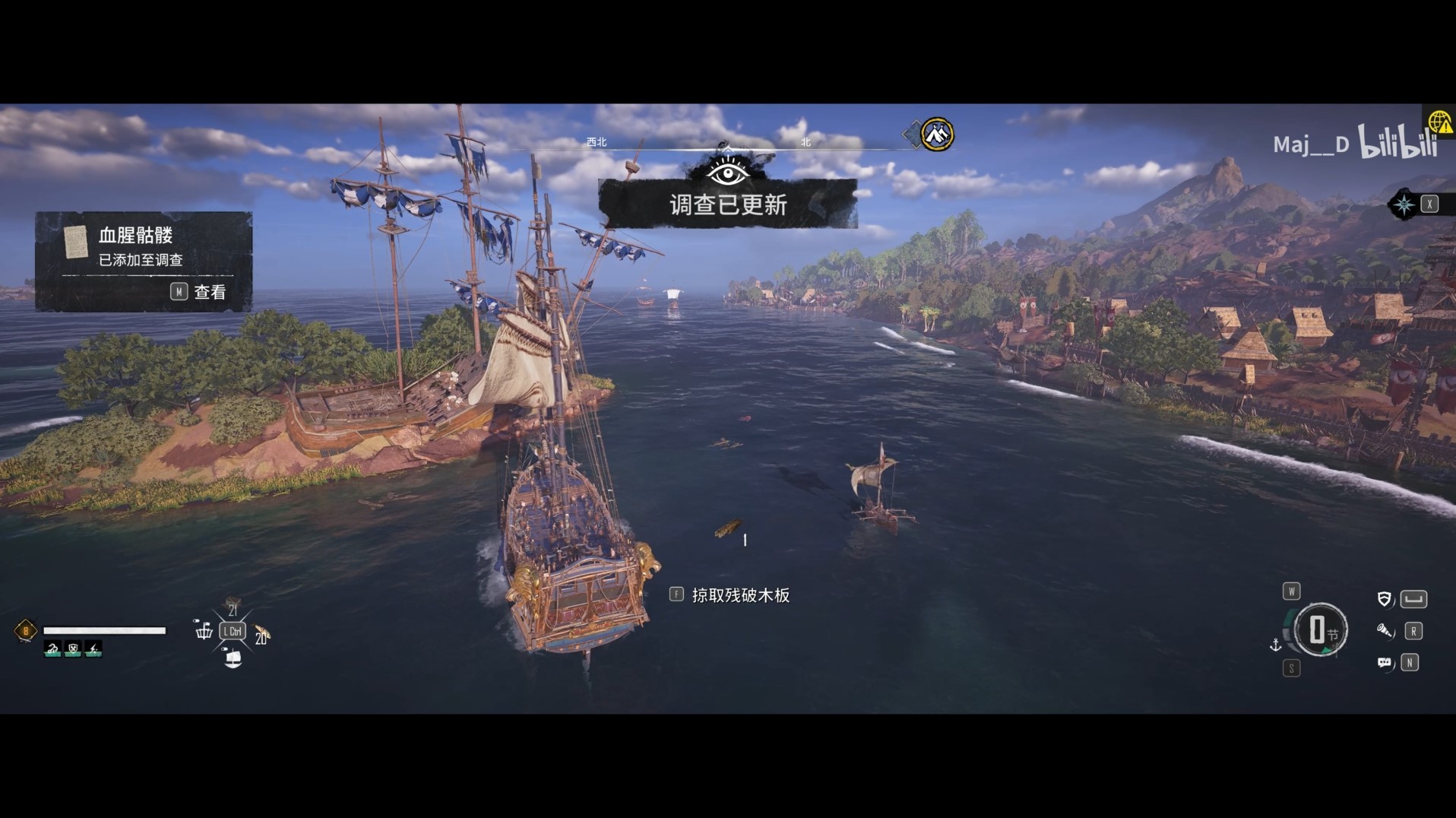Use the spyglass icon

point(1385,631)
